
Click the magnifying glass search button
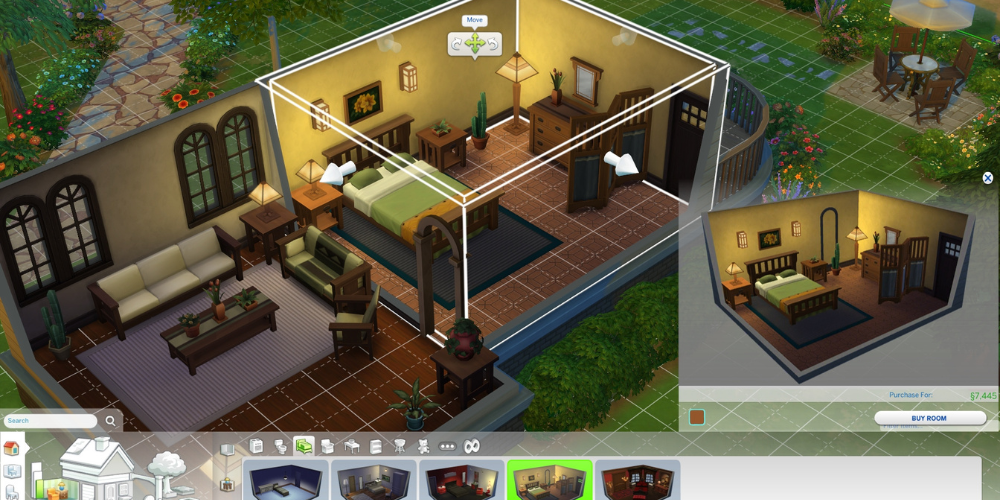(108, 421)
